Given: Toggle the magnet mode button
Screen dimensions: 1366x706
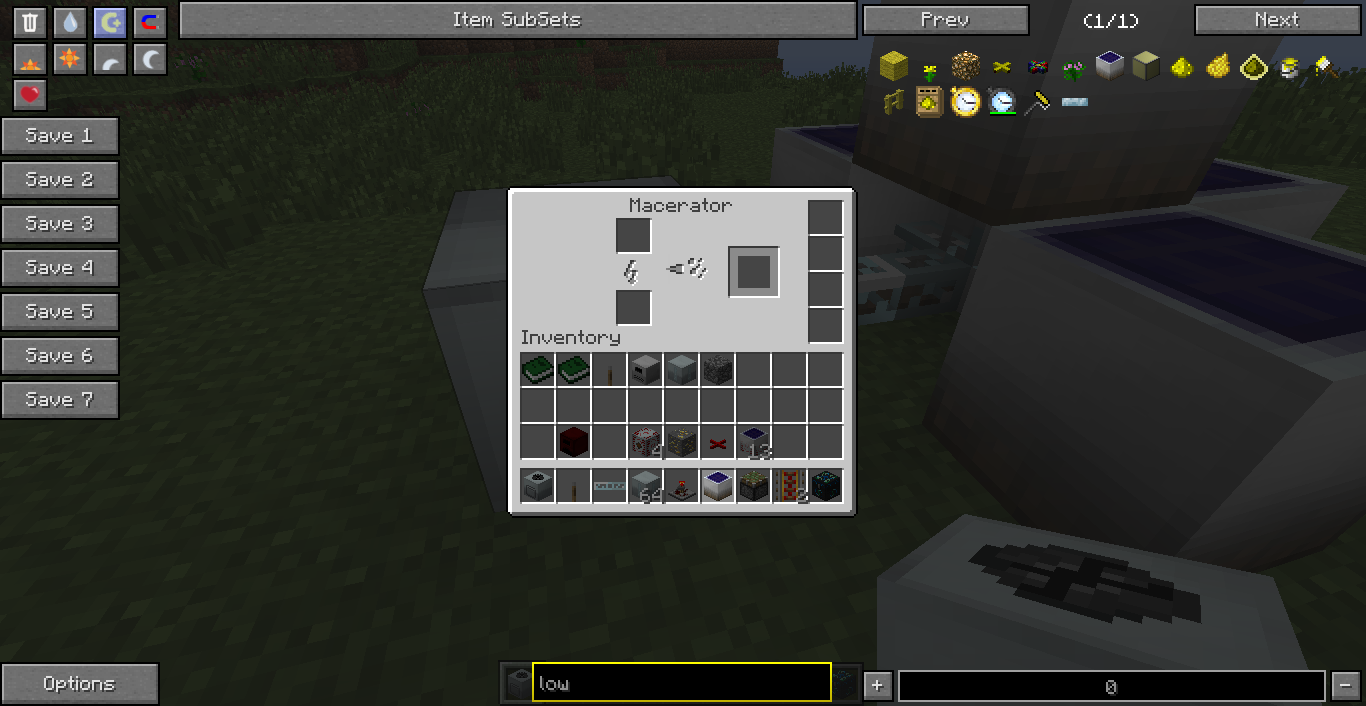Looking at the screenshot, I should click(x=150, y=22).
